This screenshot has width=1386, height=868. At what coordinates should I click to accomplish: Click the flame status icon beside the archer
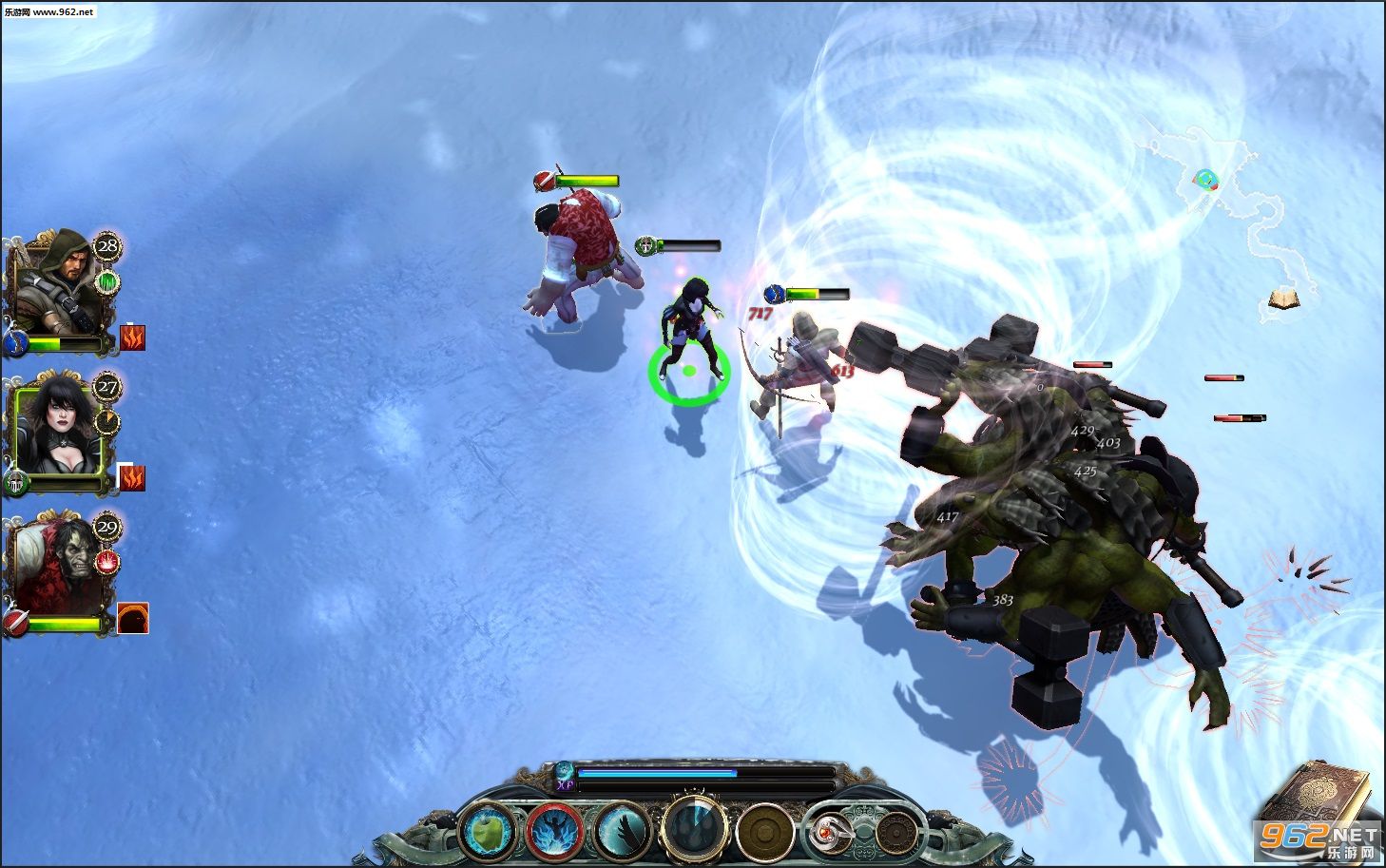[132, 338]
